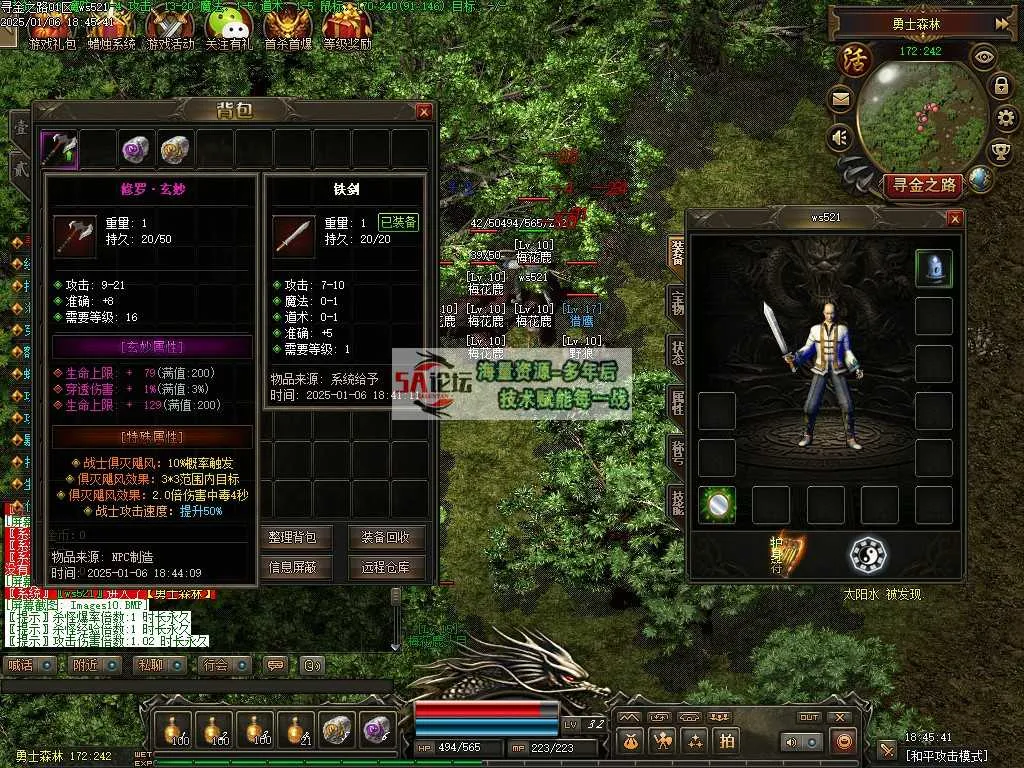Viewport: 1024px width, 768px height.
Task: Click the 寻金之路 red button
Action: pyautogui.click(x=921, y=185)
